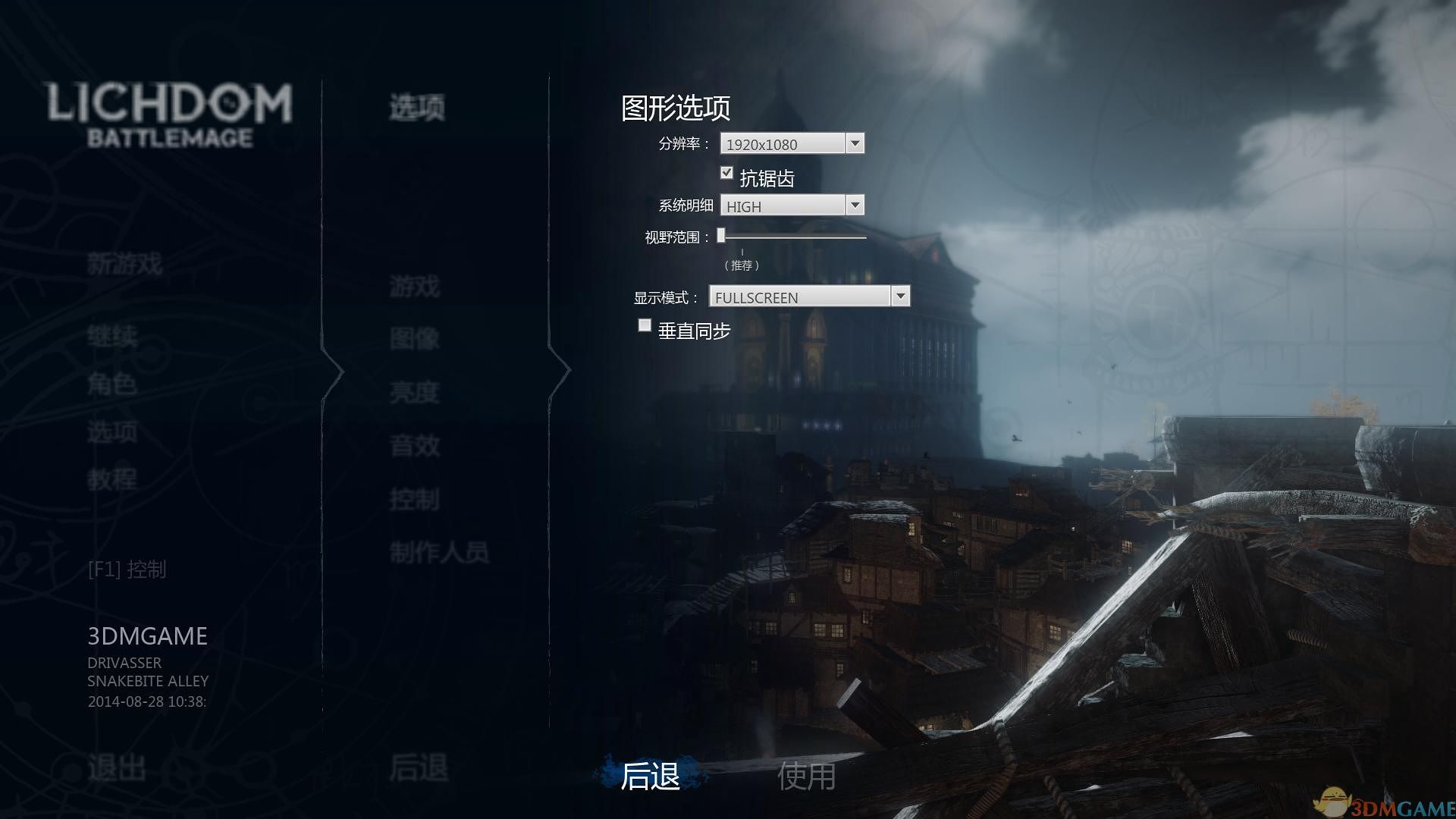The image size is (1456, 819).
Task: Show the 制作人员 credits
Action: tap(439, 553)
